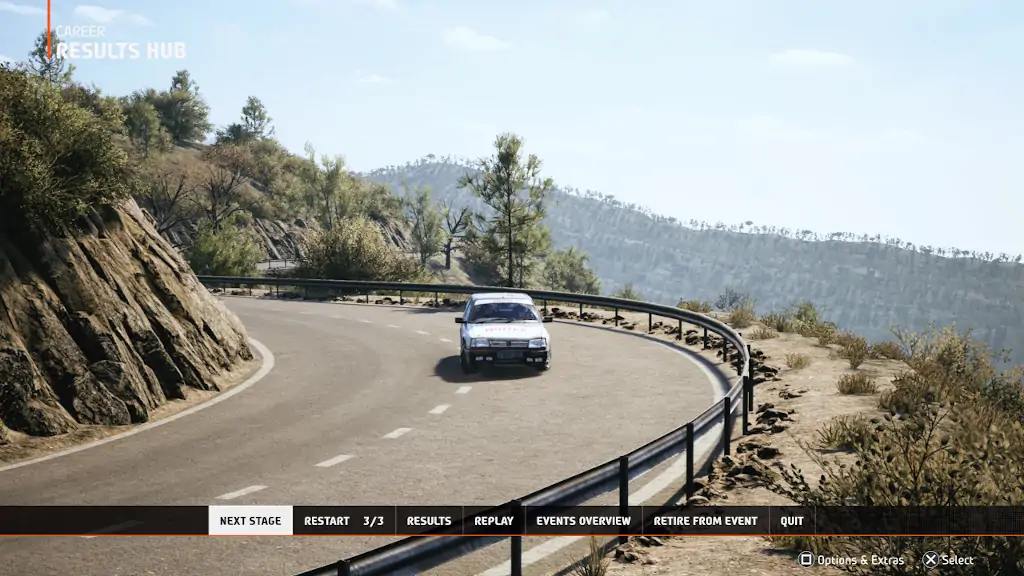Open the Results screen
Image resolution: width=1024 pixels, height=576 pixels.
point(429,521)
